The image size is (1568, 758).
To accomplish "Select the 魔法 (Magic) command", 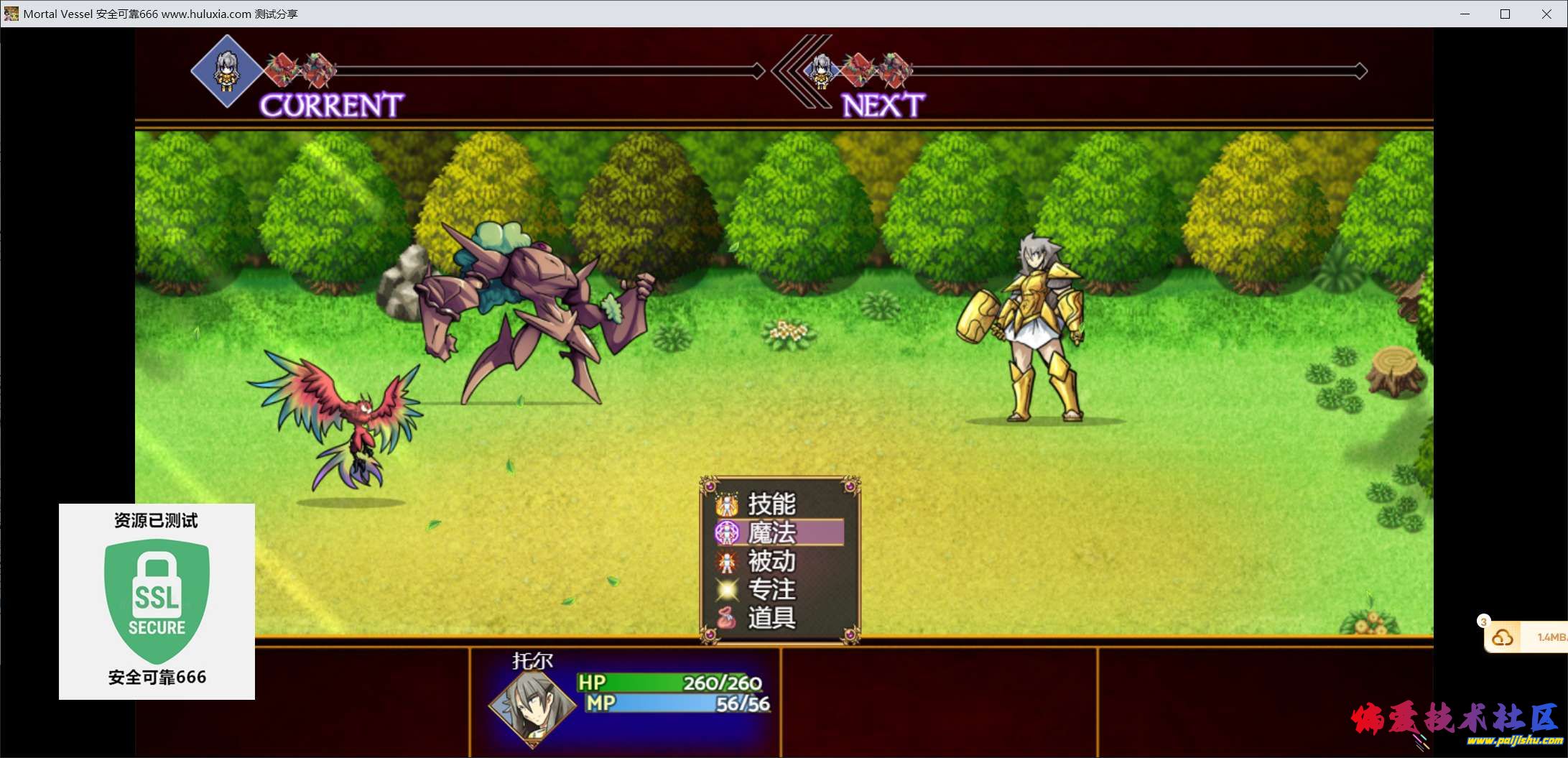I will point(771,532).
